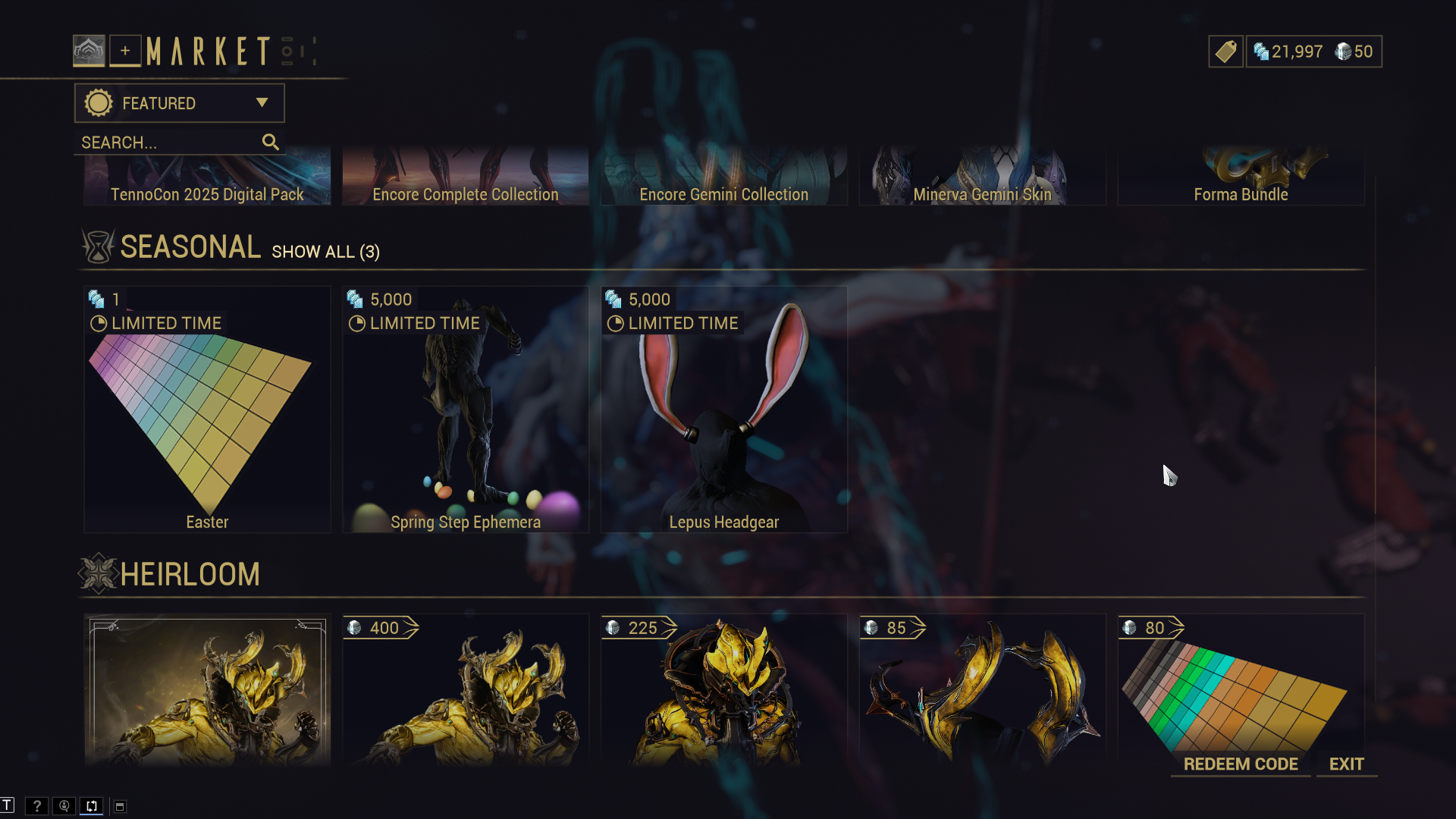Pick the 80 platinum color palette

[x=1241, y=682]
